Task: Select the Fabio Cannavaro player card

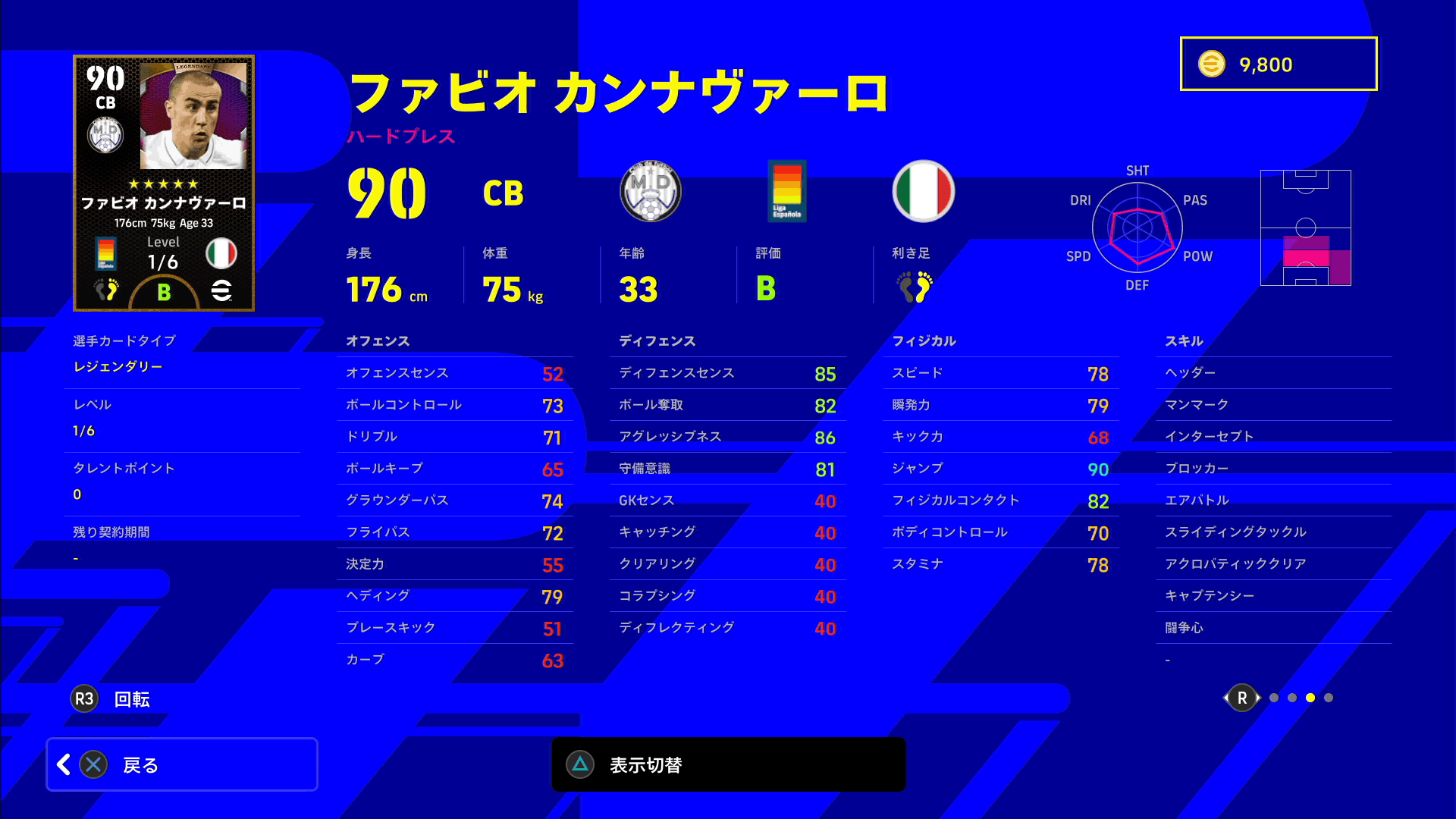Action: (x=164, y=183)
